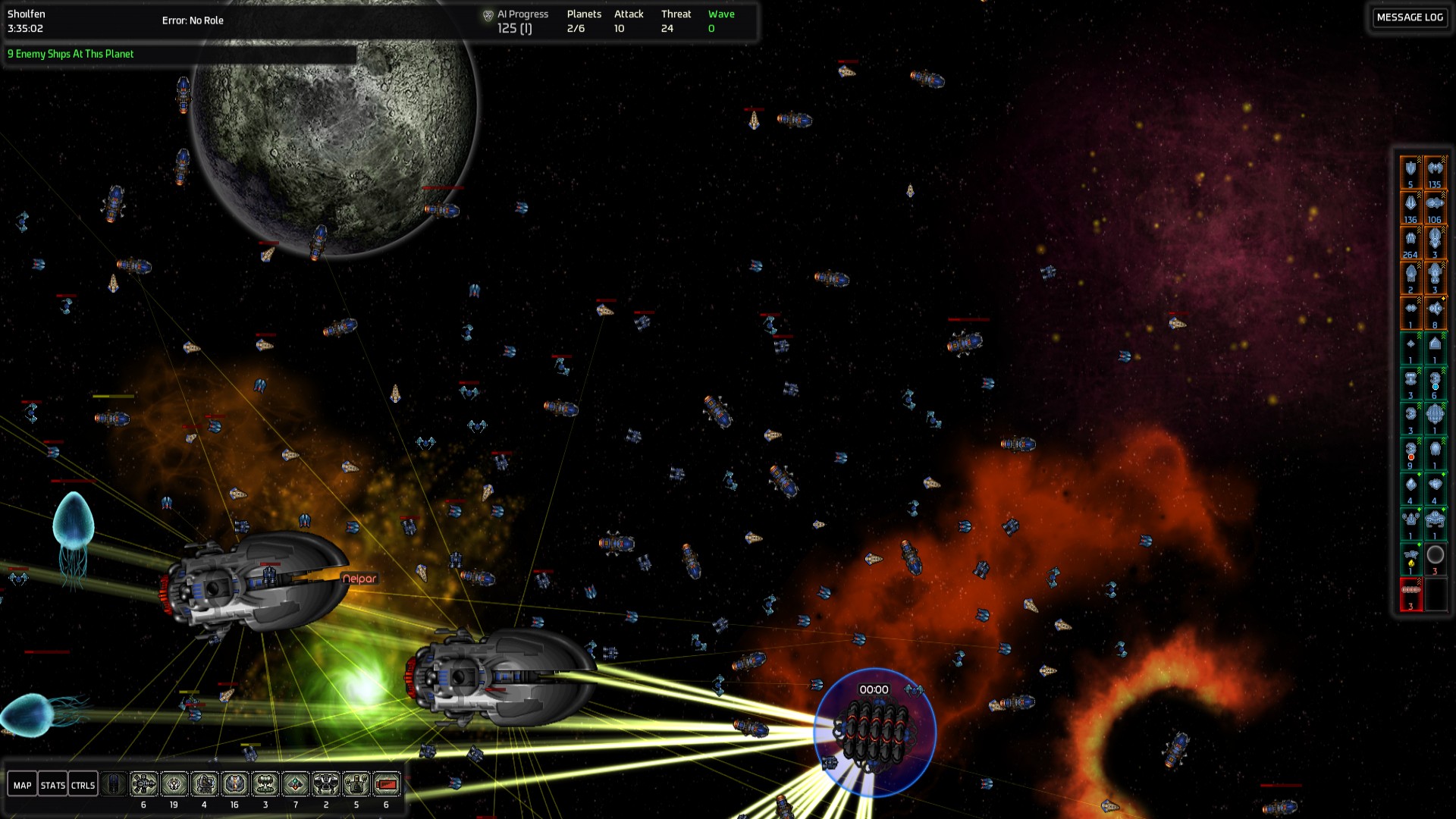1456x819 pixels.
Task: Select the gray circle tile with count 3
Action: (x=1435, y=558)
